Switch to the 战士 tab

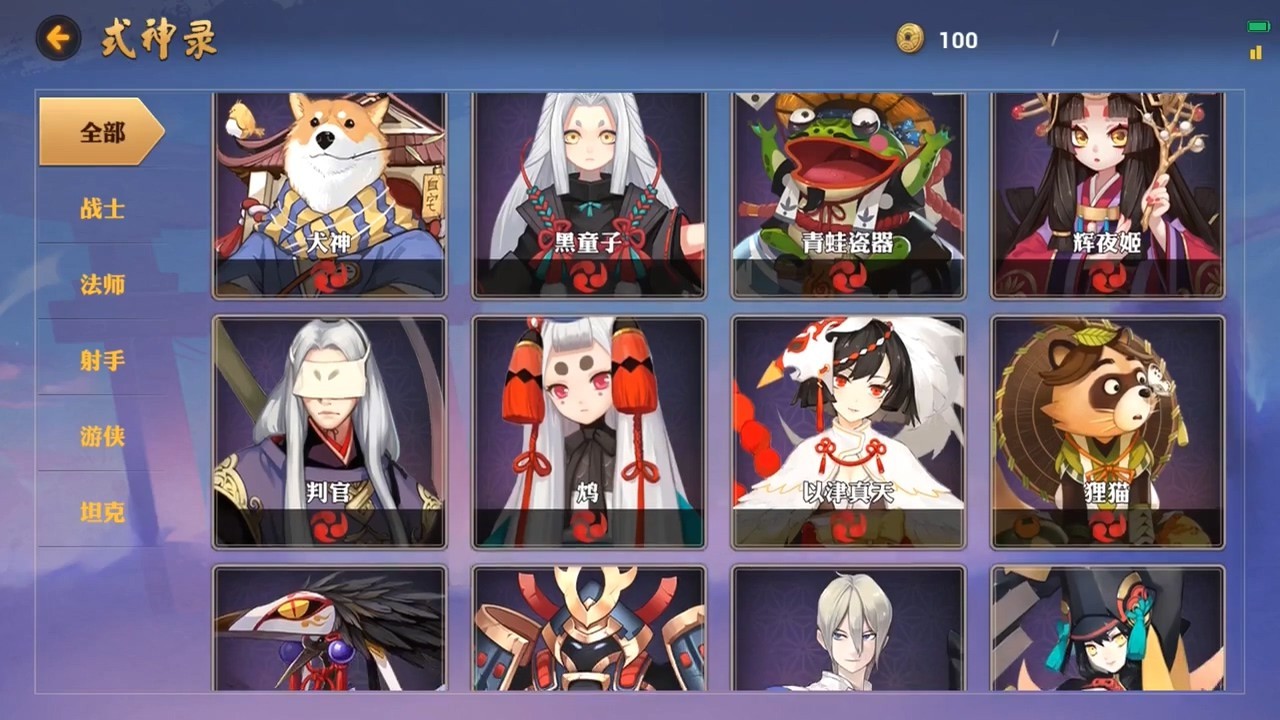tap(101, 208)
